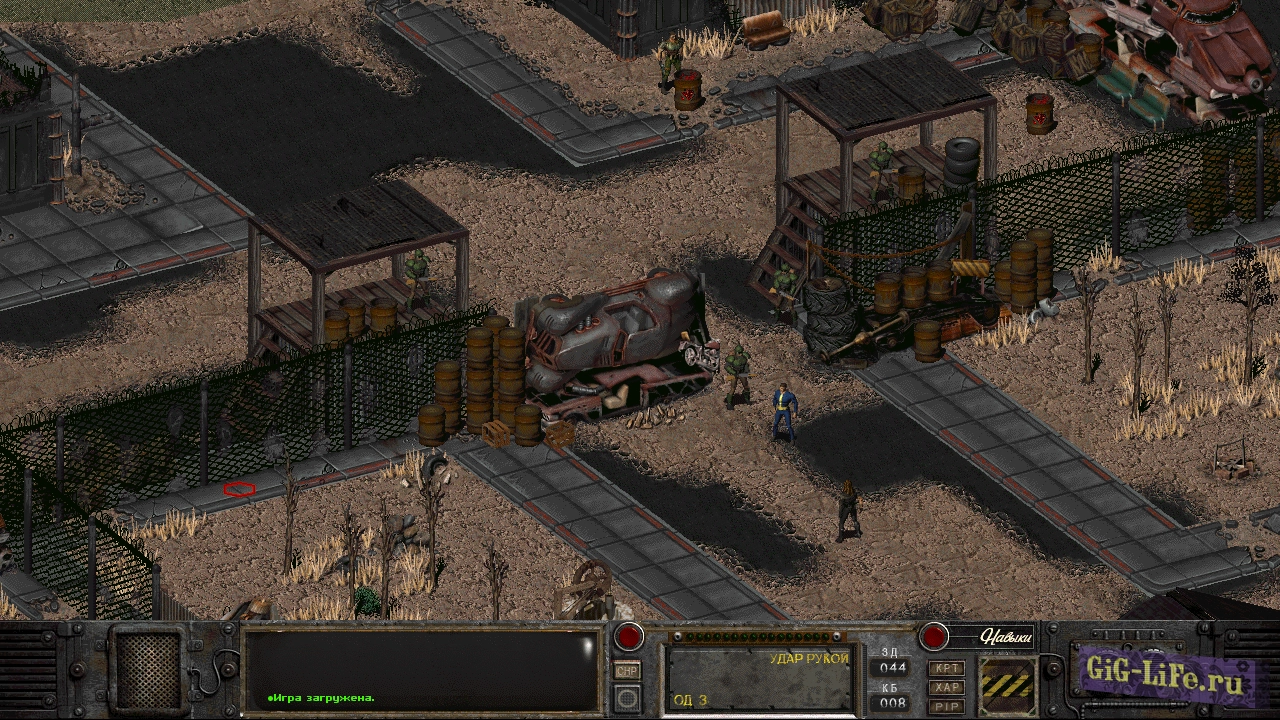Open the map with the КРТ button
Viewport: 1280px width, 720px height.
pyautogui.click(x=946, y=668)
